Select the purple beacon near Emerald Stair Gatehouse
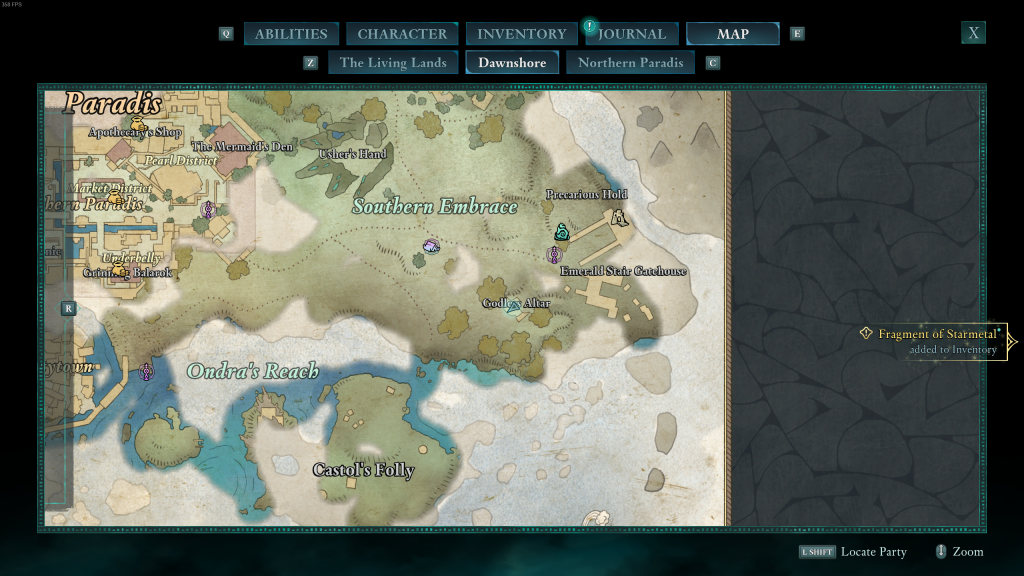The image size is (1024, 576). 554,255
